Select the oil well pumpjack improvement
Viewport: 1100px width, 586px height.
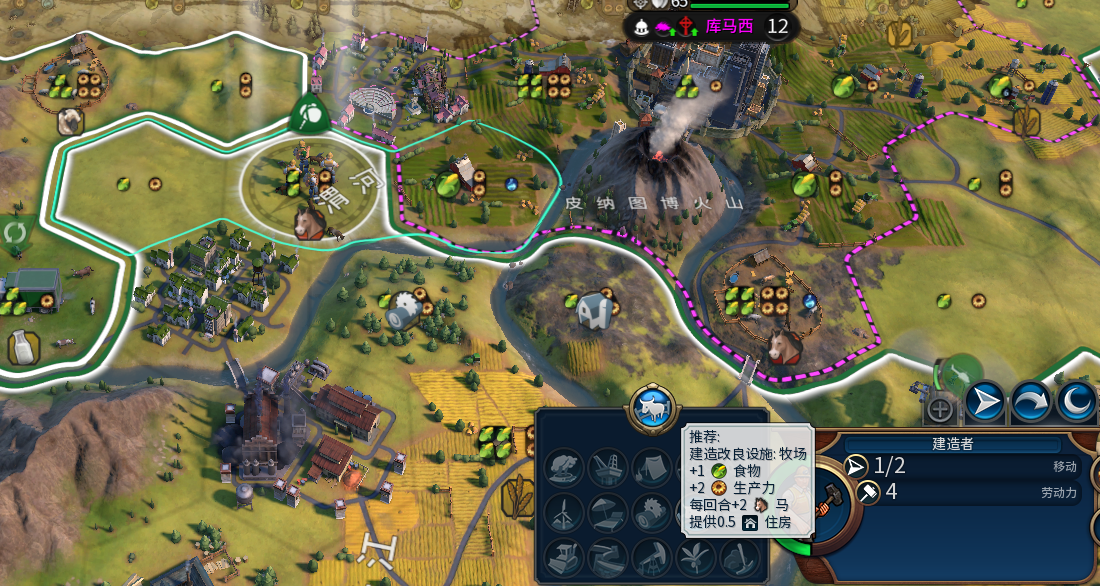(652, 556)
